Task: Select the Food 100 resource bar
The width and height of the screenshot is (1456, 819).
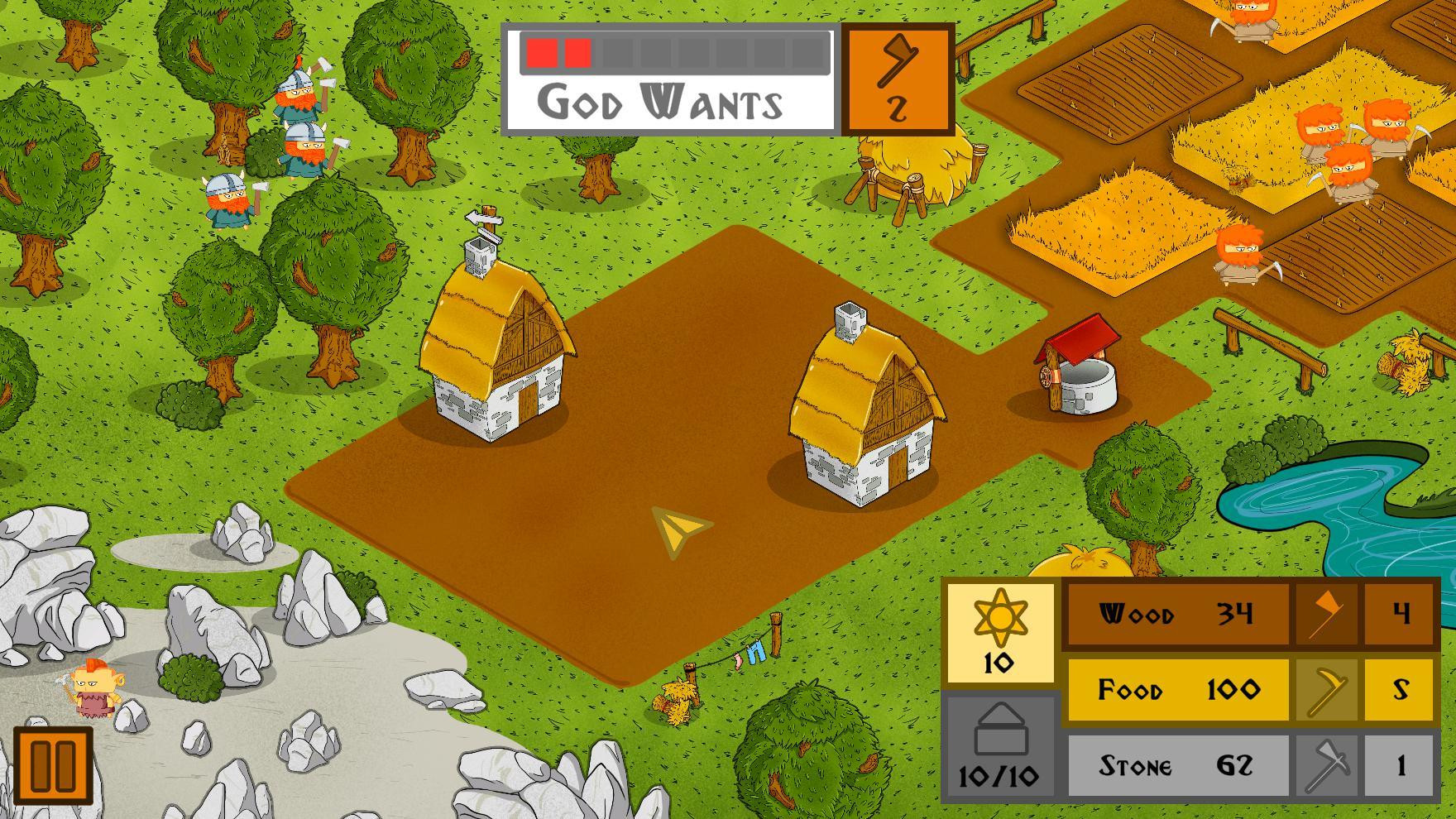Action: 1175,690
